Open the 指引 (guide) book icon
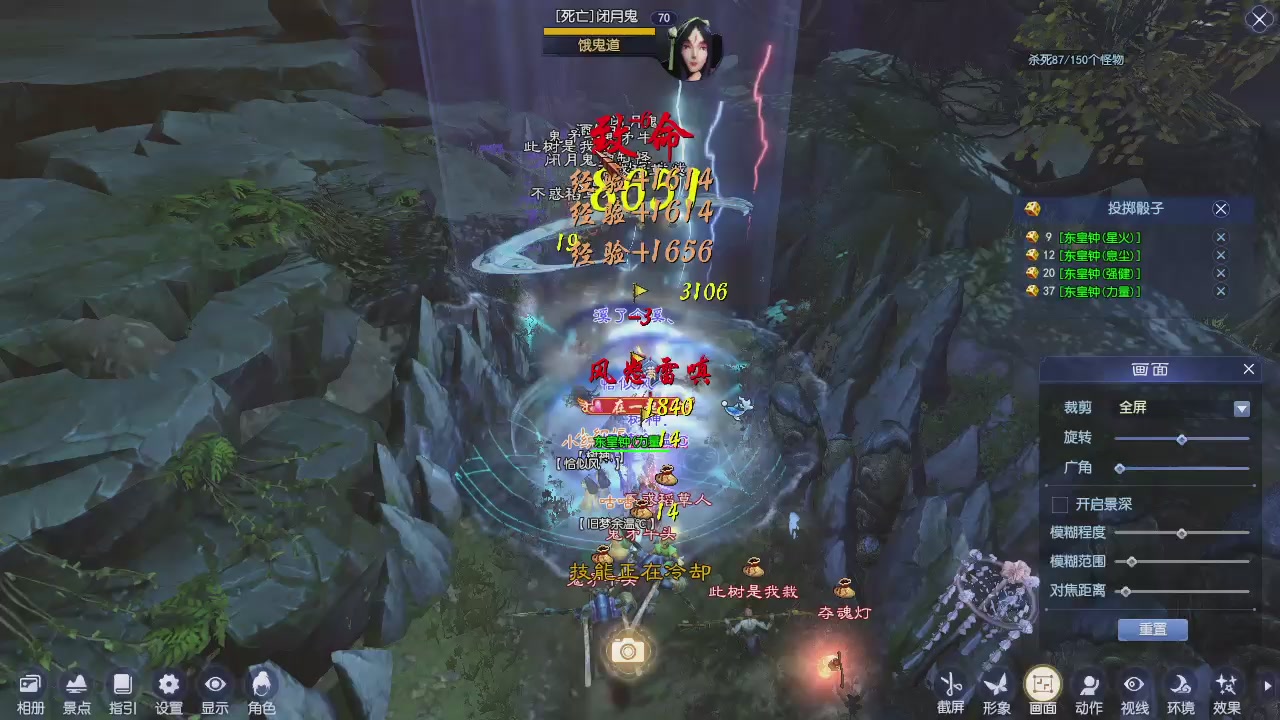The width and height of the screenshot is (1280, 720). point(122,685)
